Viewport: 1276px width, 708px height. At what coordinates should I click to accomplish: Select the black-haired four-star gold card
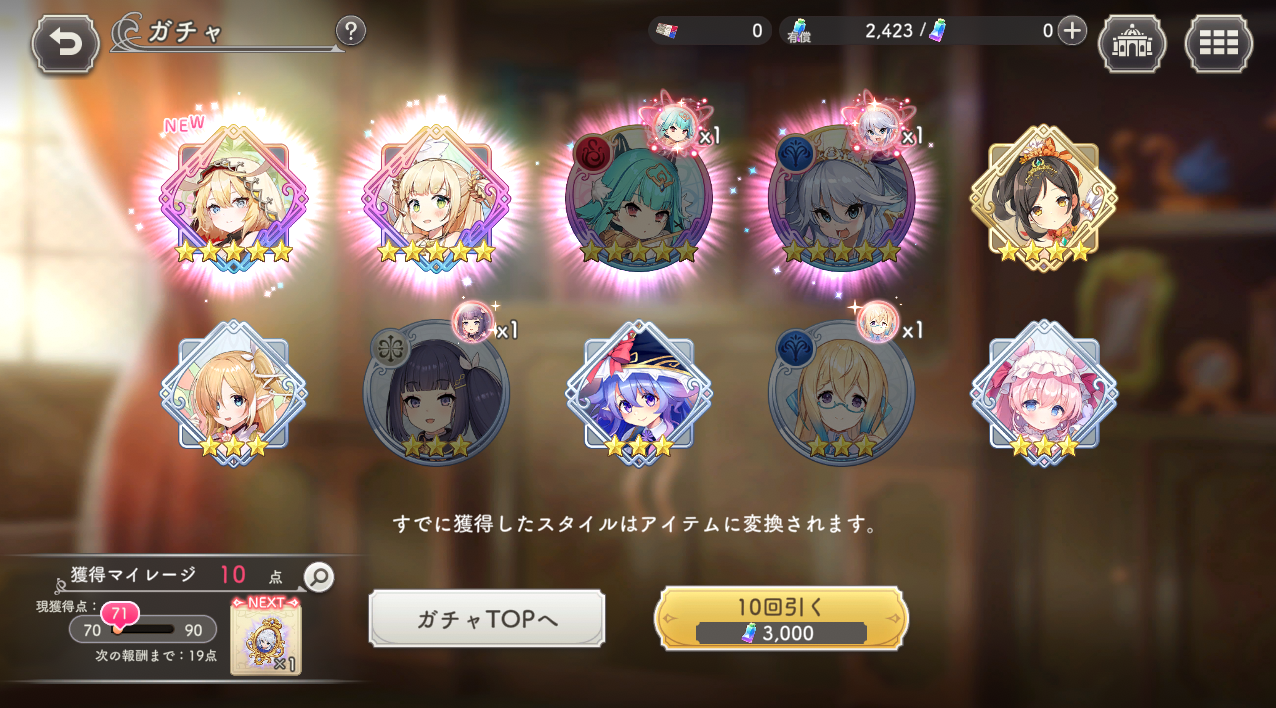pyautogui.click(x=1043, y=198)
